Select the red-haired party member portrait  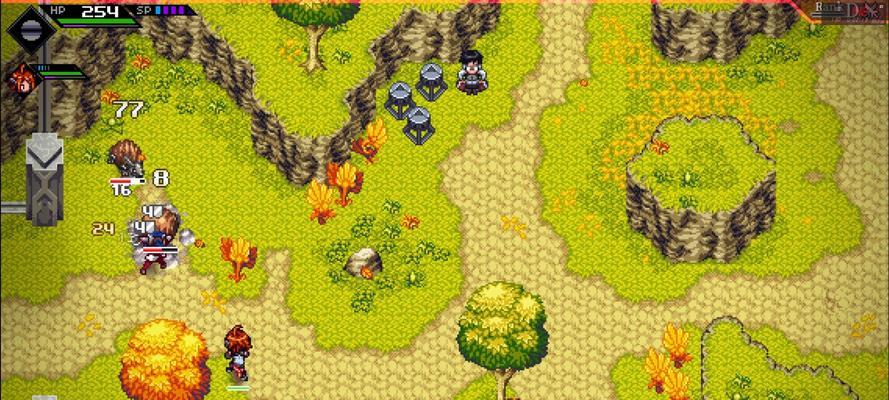pyautogui.click(x=20, y=78)
